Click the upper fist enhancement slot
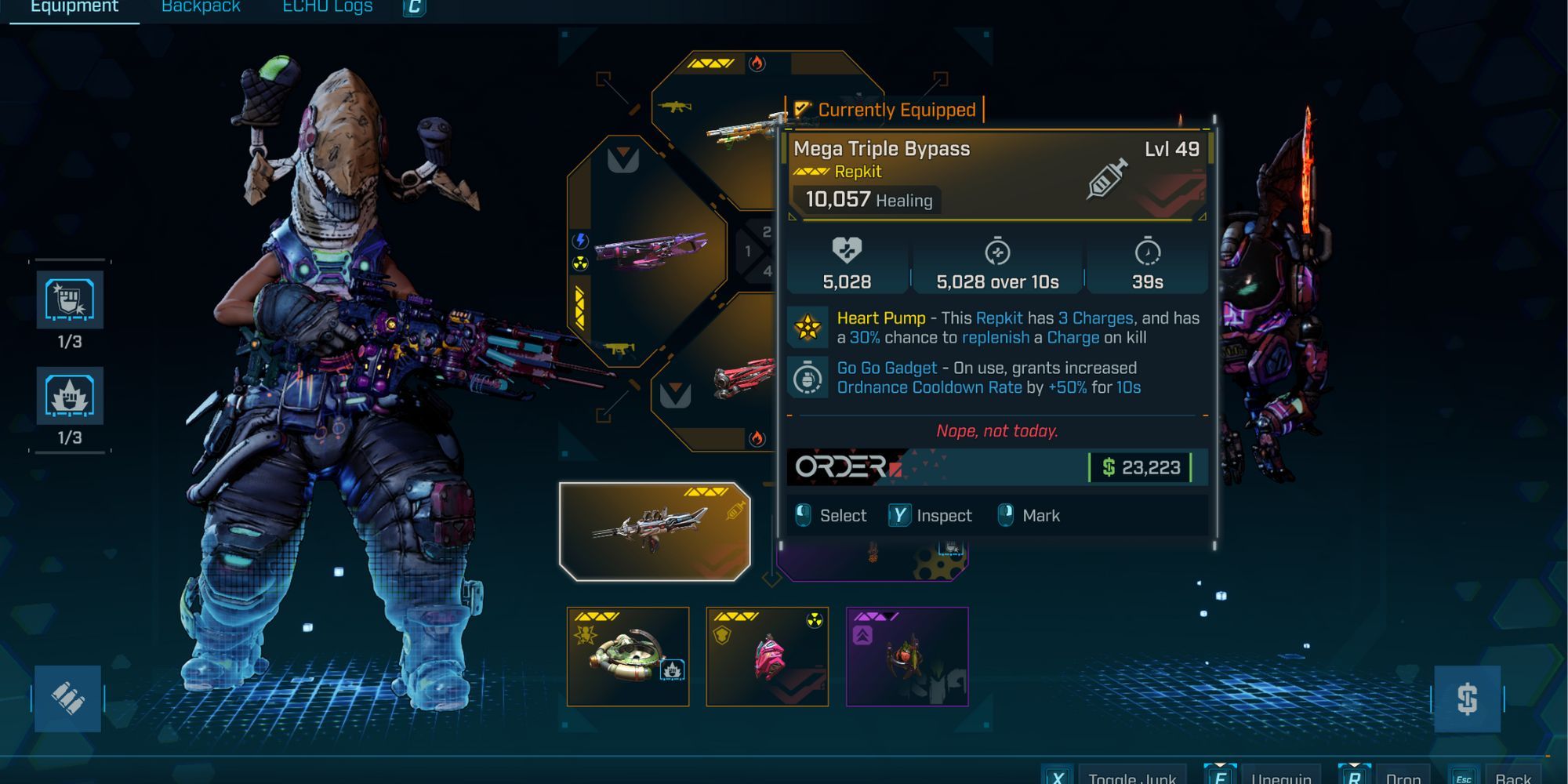The image size is (1568, 784). 70,299
